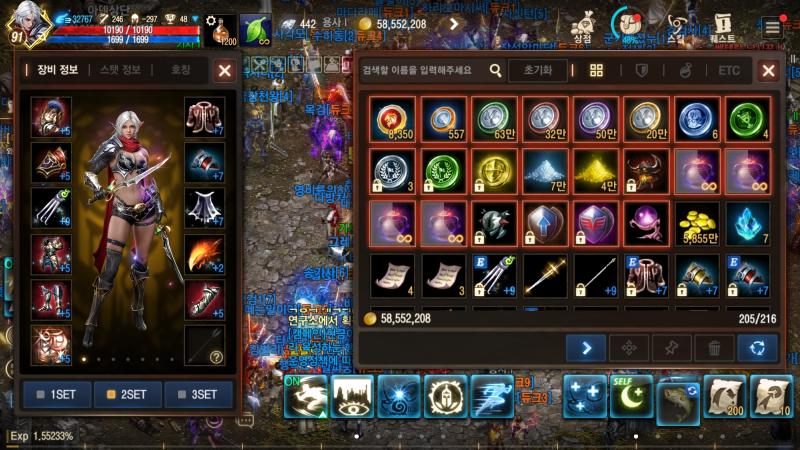Open the hamburger main menu
The height and width of the screenshot is (450, 800).
coord(772,26)
